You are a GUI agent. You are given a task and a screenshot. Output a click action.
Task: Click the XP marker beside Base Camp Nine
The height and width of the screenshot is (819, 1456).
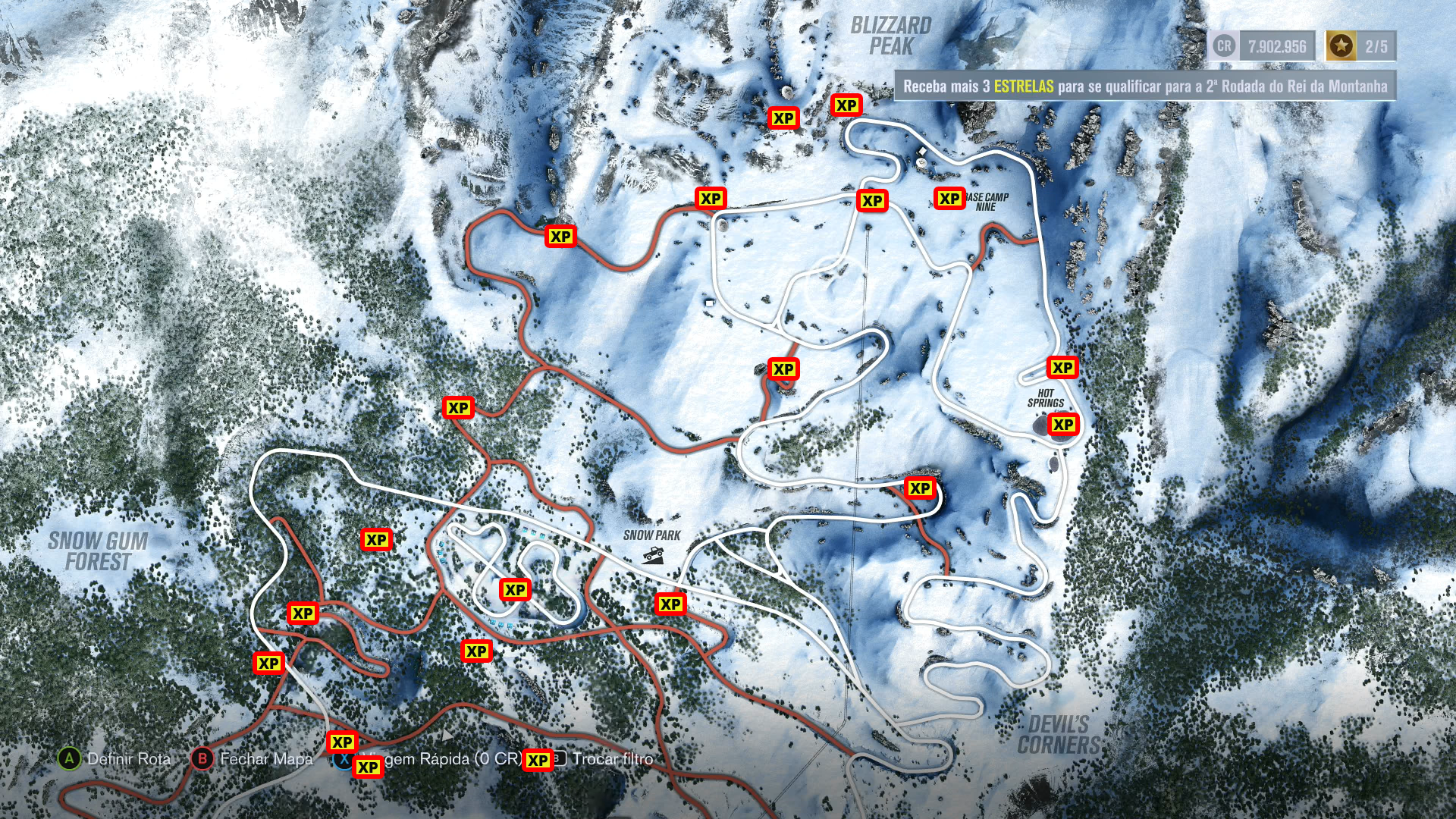[949, 199]
